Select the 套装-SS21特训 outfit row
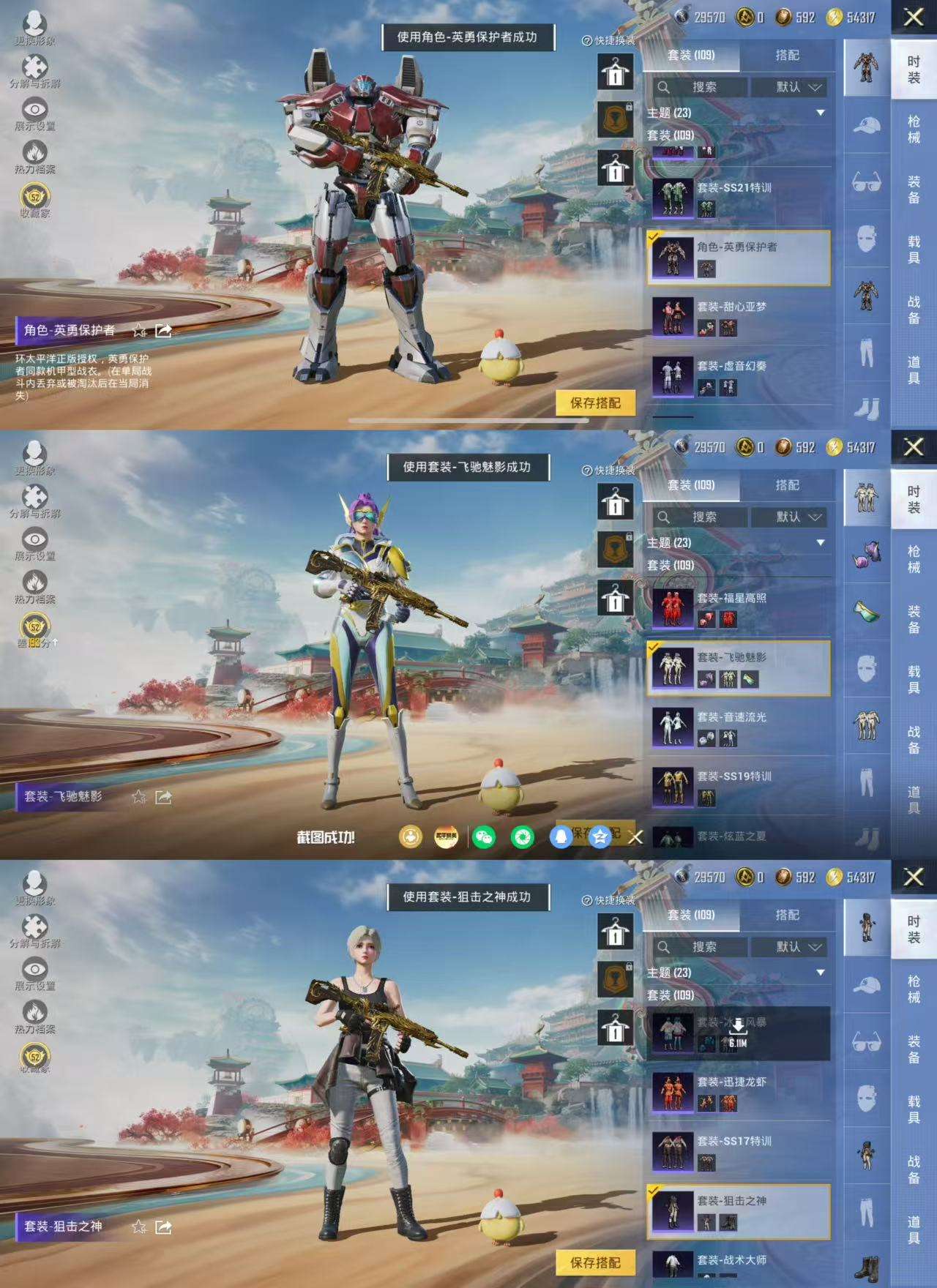 [739, 198]
